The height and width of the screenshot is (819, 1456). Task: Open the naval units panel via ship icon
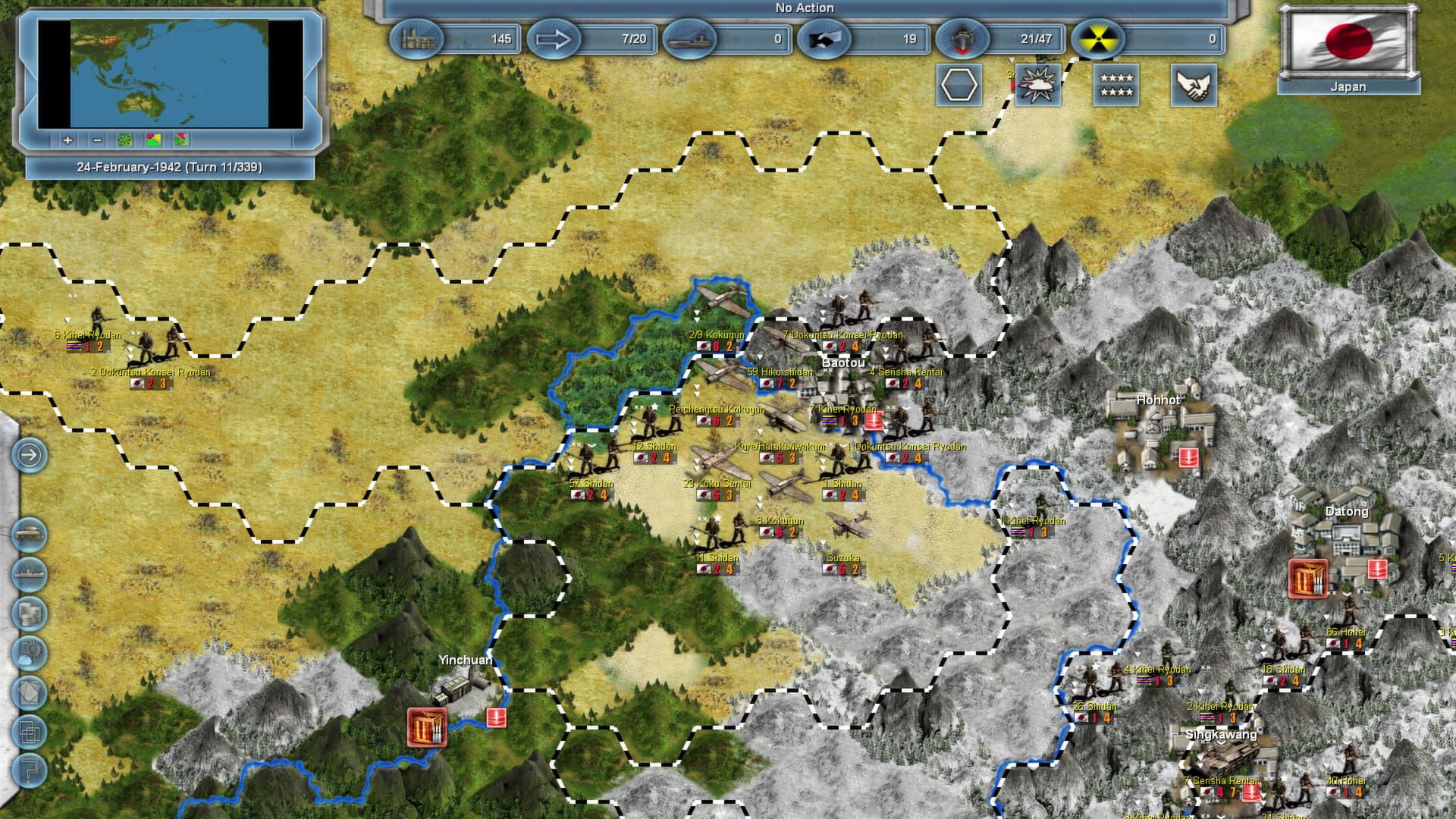point(30,573)
